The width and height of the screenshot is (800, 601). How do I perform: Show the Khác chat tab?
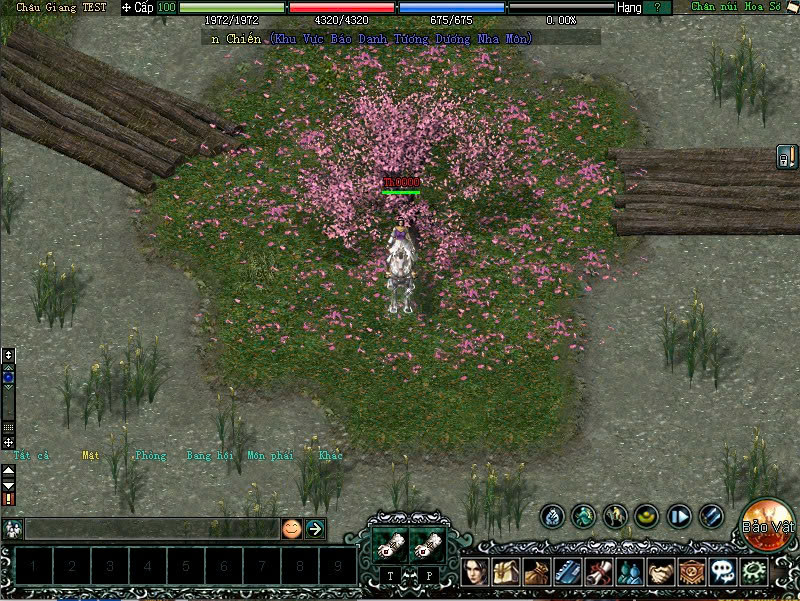click(330, 456)
